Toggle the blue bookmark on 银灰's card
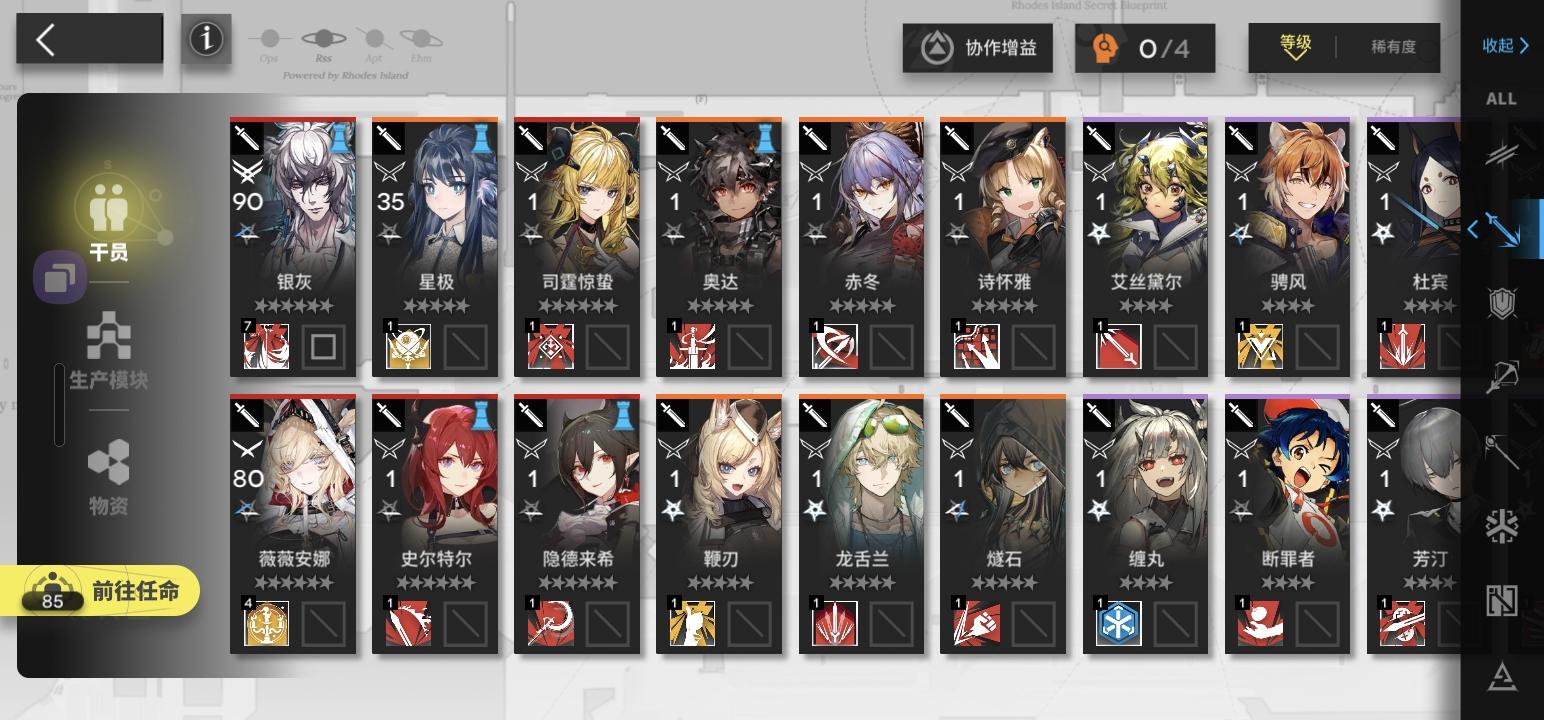 tap(339, 138)
